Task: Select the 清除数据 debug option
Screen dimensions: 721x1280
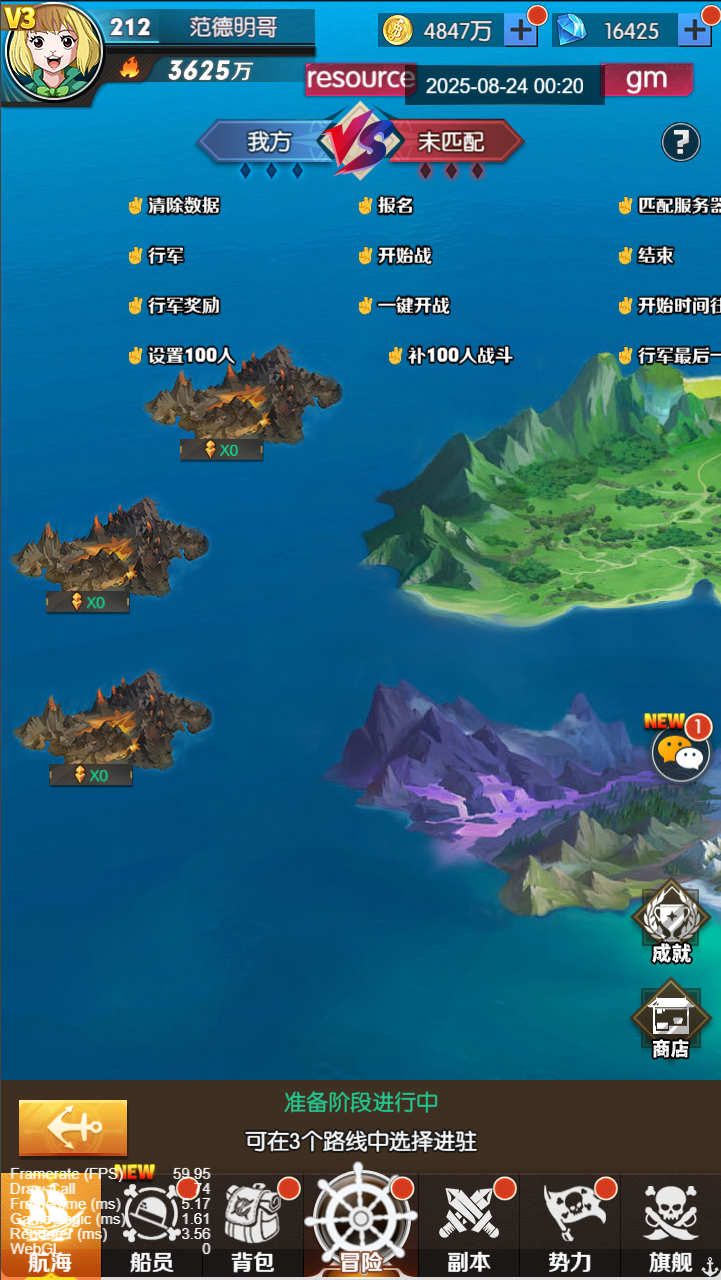Action: (174, 206)
